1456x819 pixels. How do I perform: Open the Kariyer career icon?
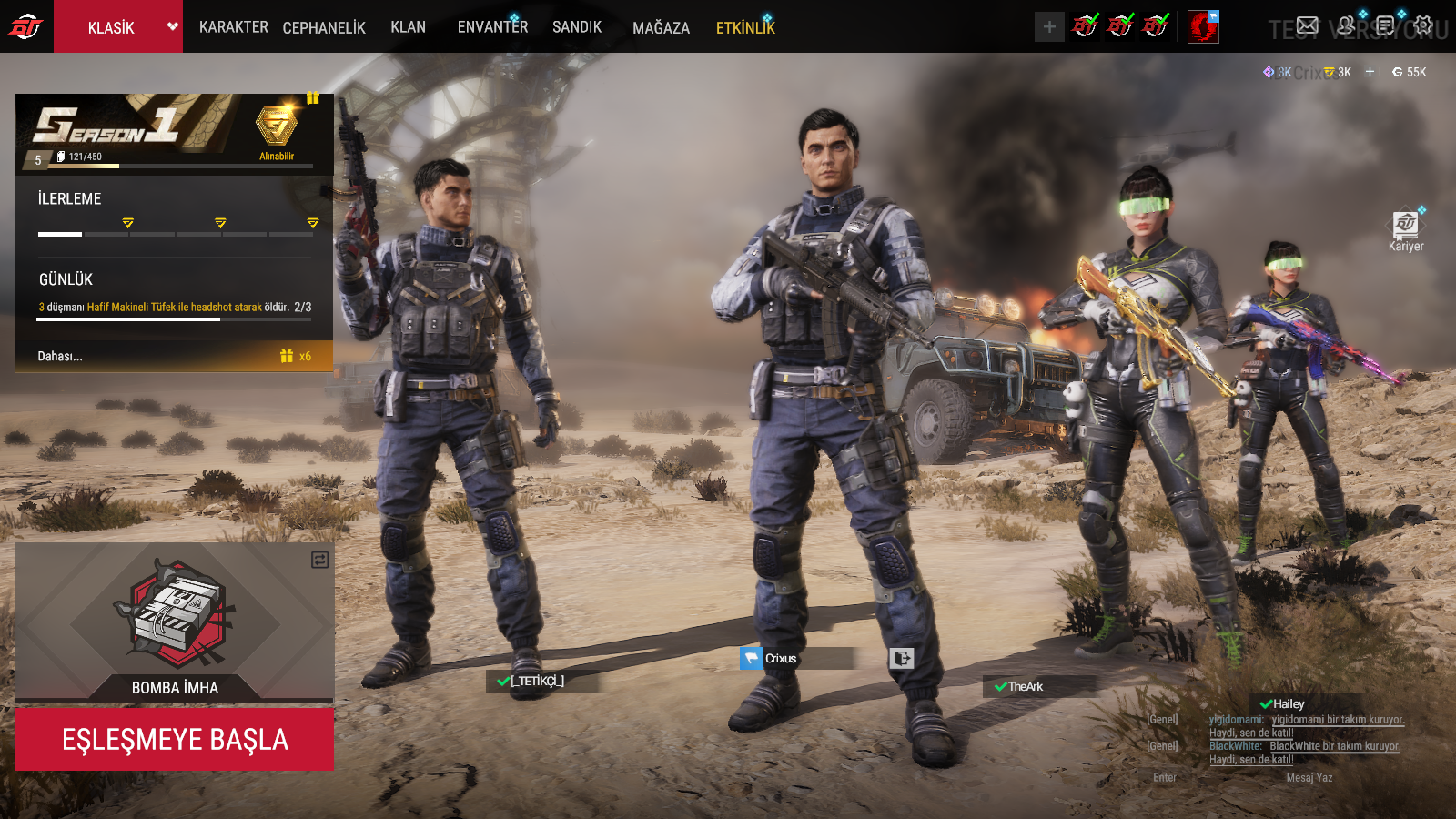click(x=1406, y=227)
